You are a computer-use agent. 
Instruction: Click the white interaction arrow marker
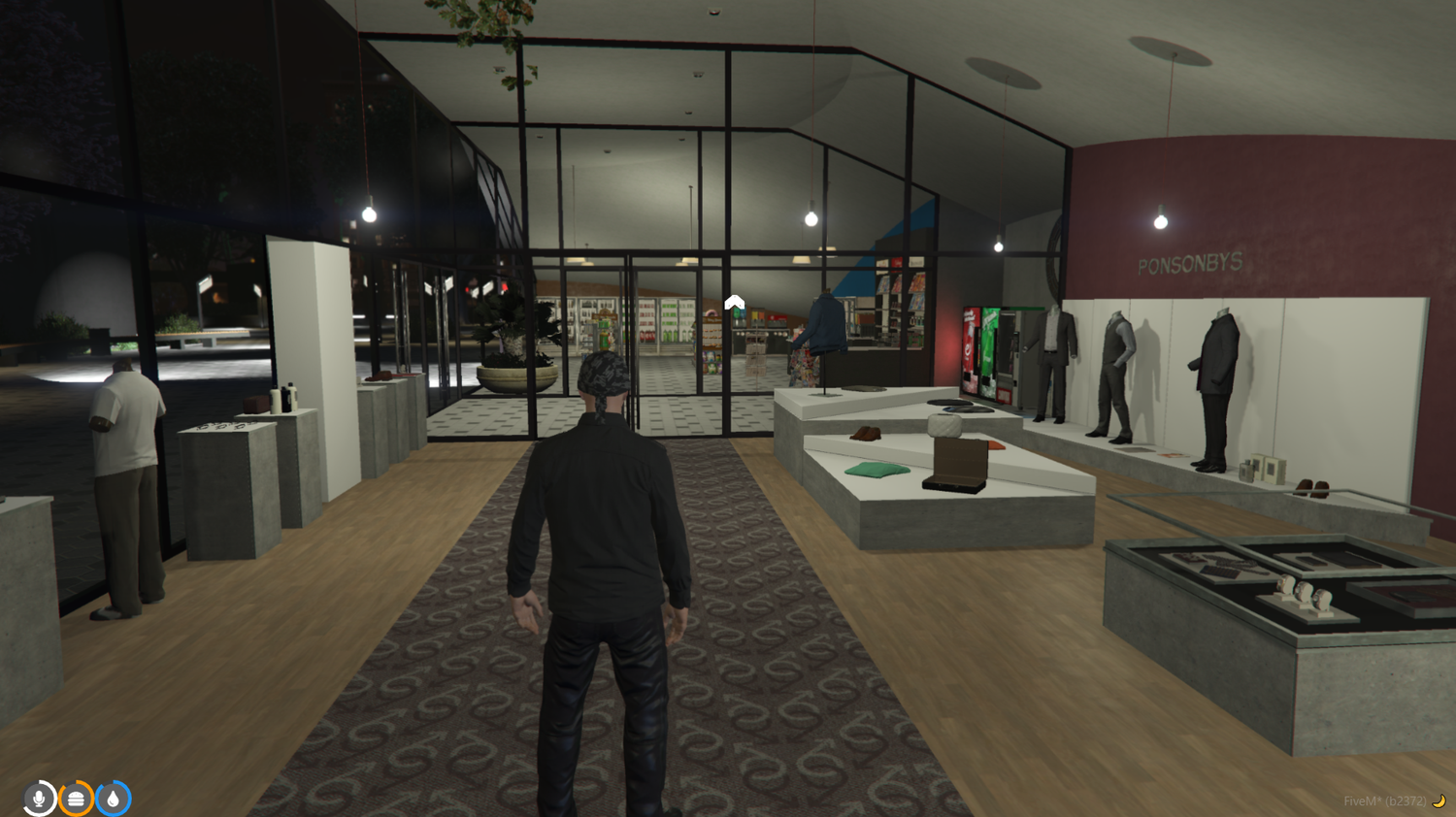tap(733, 302)
